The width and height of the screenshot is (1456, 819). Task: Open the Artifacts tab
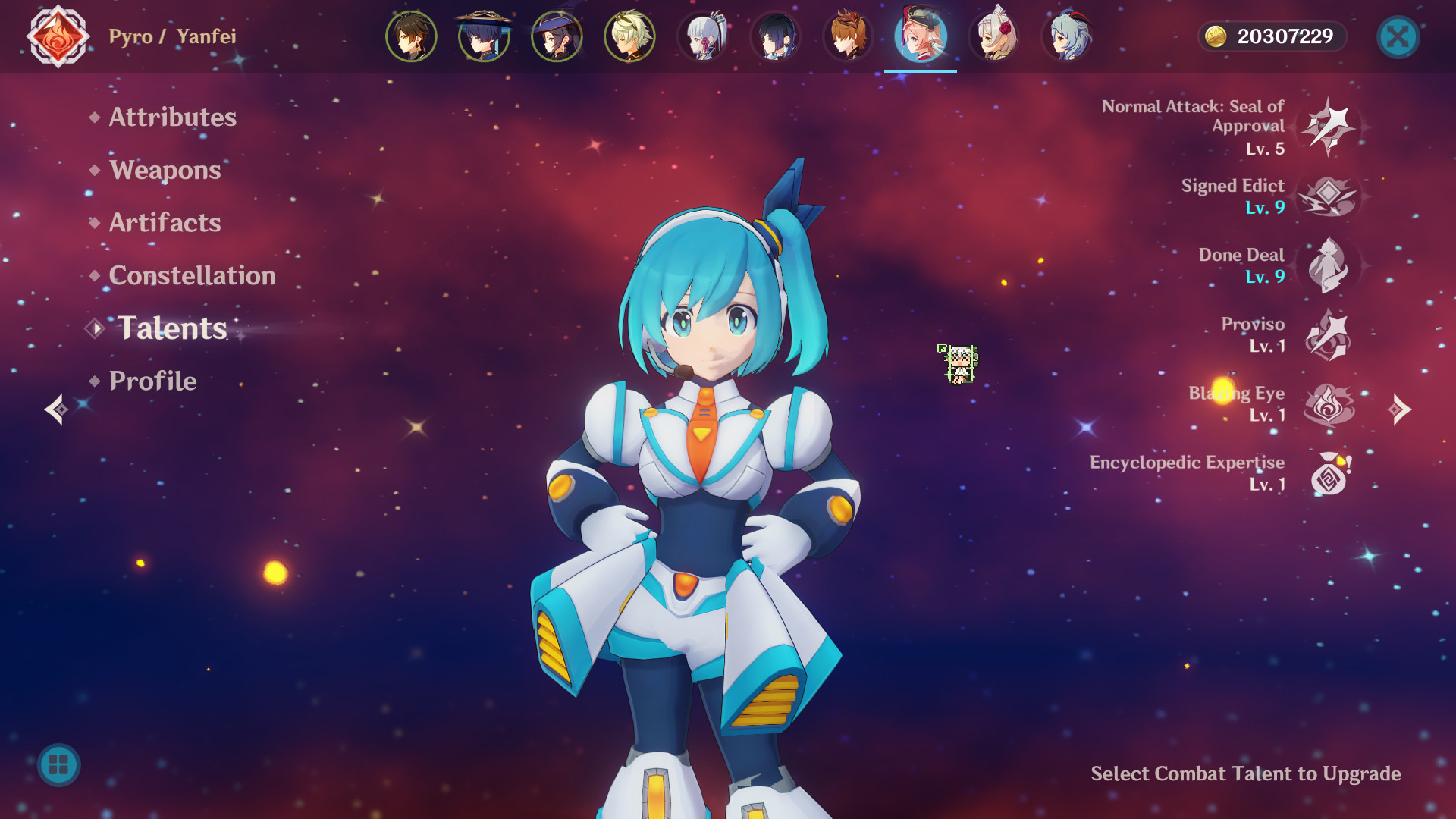(165, 223)
